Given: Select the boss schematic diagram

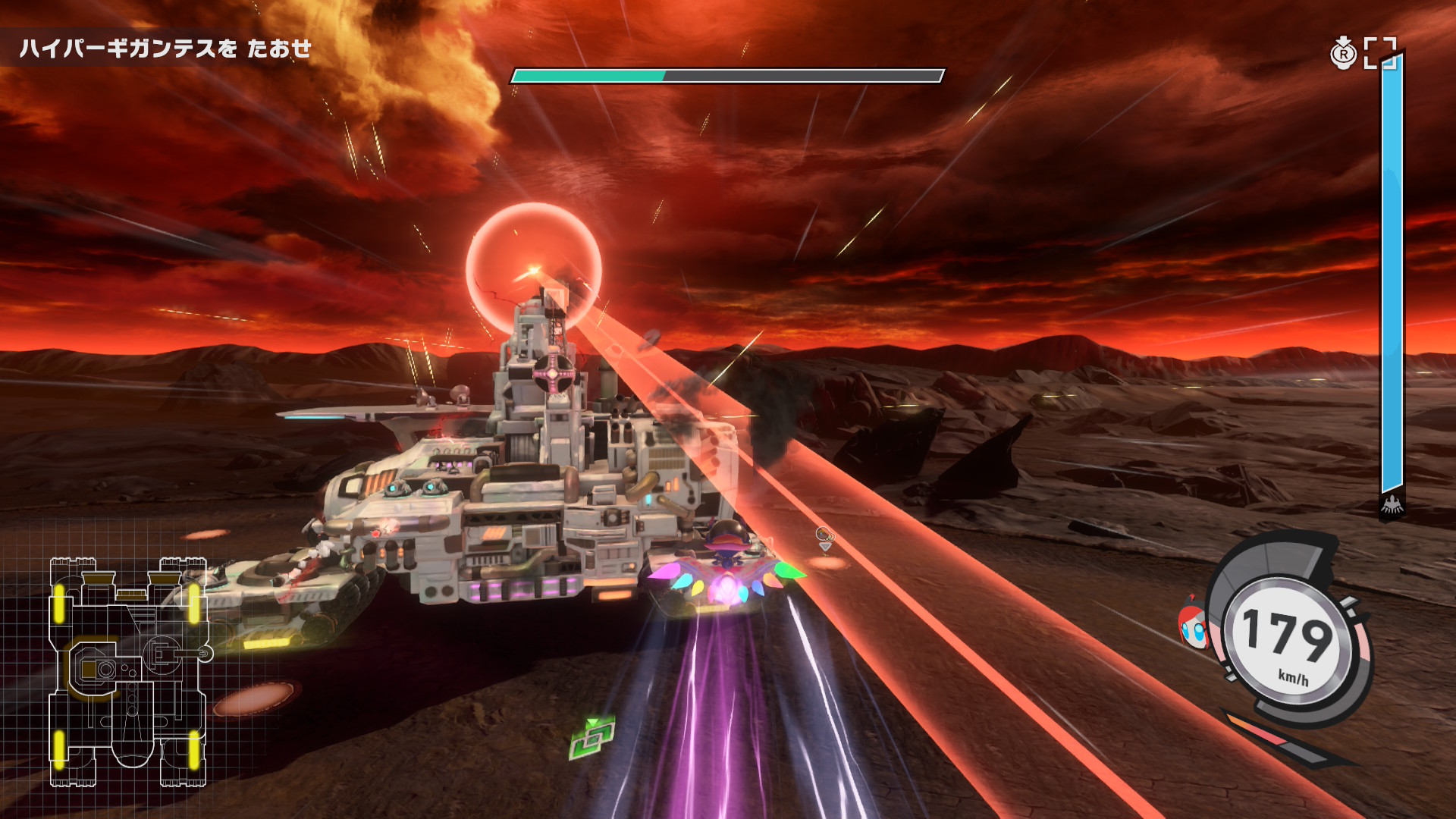Looking at the screenshot, I should point(127,670).
